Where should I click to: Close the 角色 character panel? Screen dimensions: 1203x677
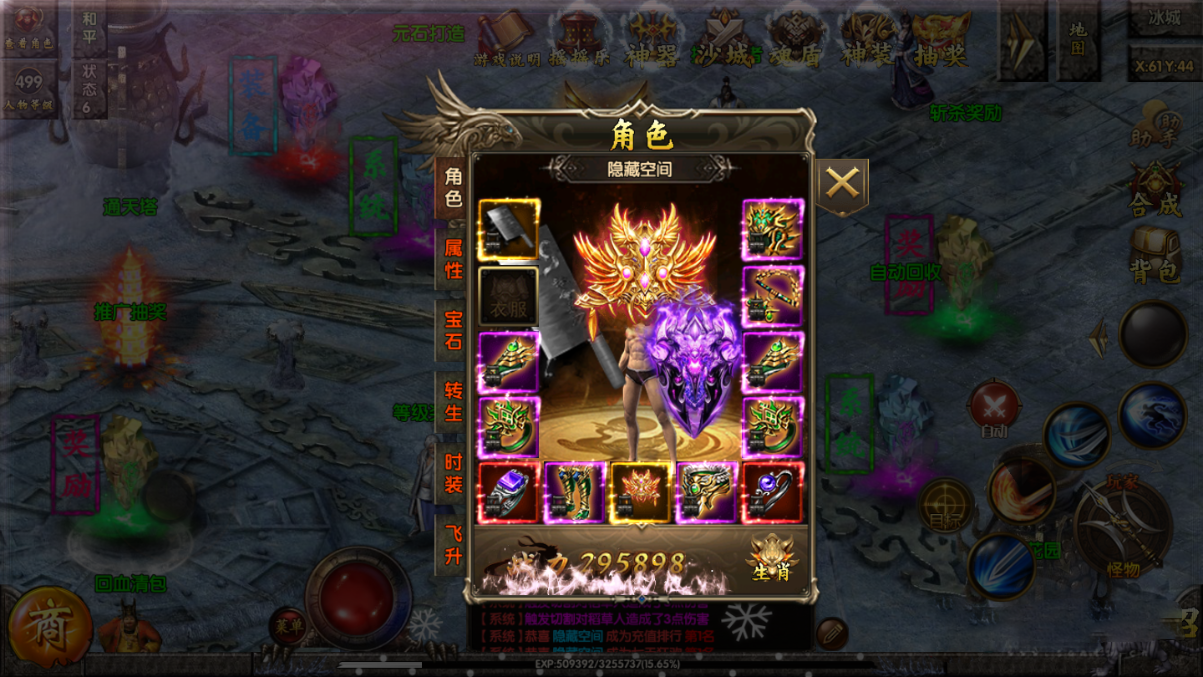842,184
